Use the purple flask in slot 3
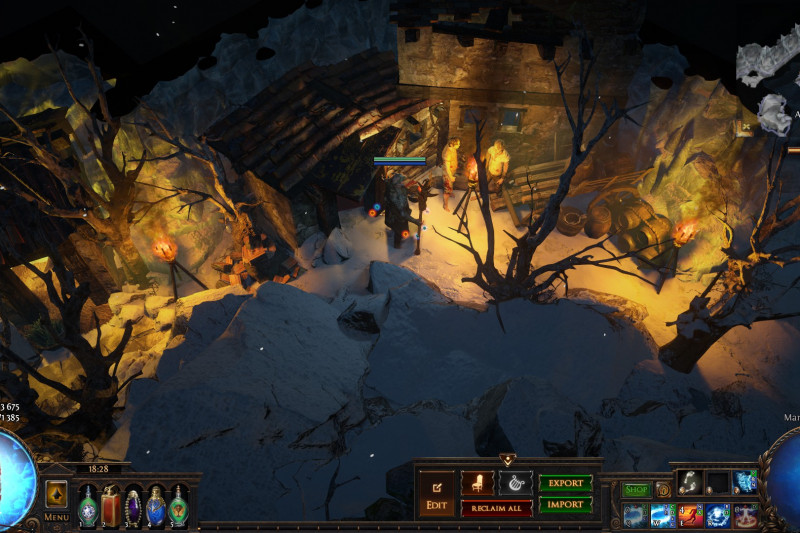This screenshot has height=533, width=800. coord(133,505)
